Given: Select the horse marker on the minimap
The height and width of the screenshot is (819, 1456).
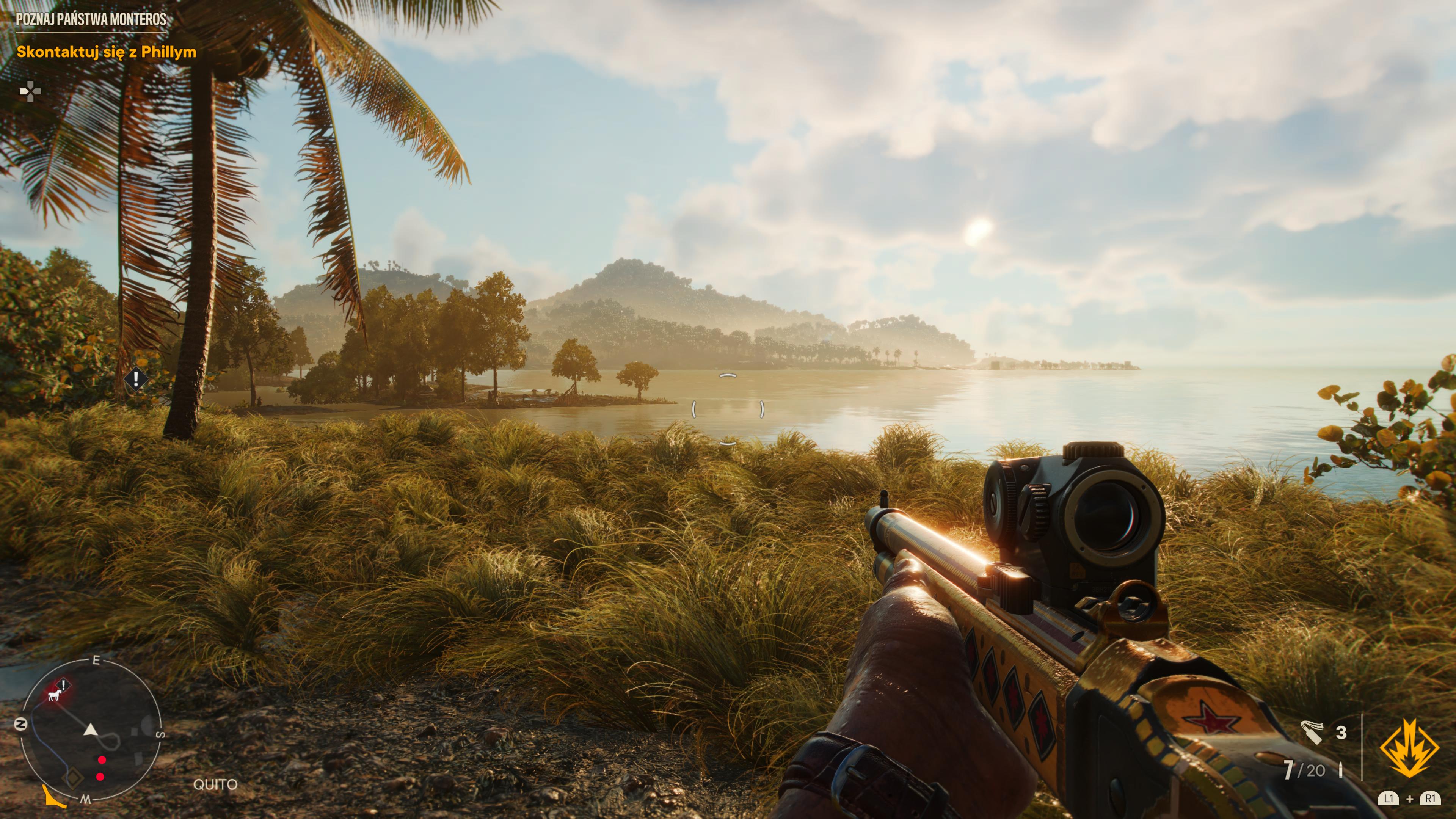Looking at the screenshot, I should (55, 695).
